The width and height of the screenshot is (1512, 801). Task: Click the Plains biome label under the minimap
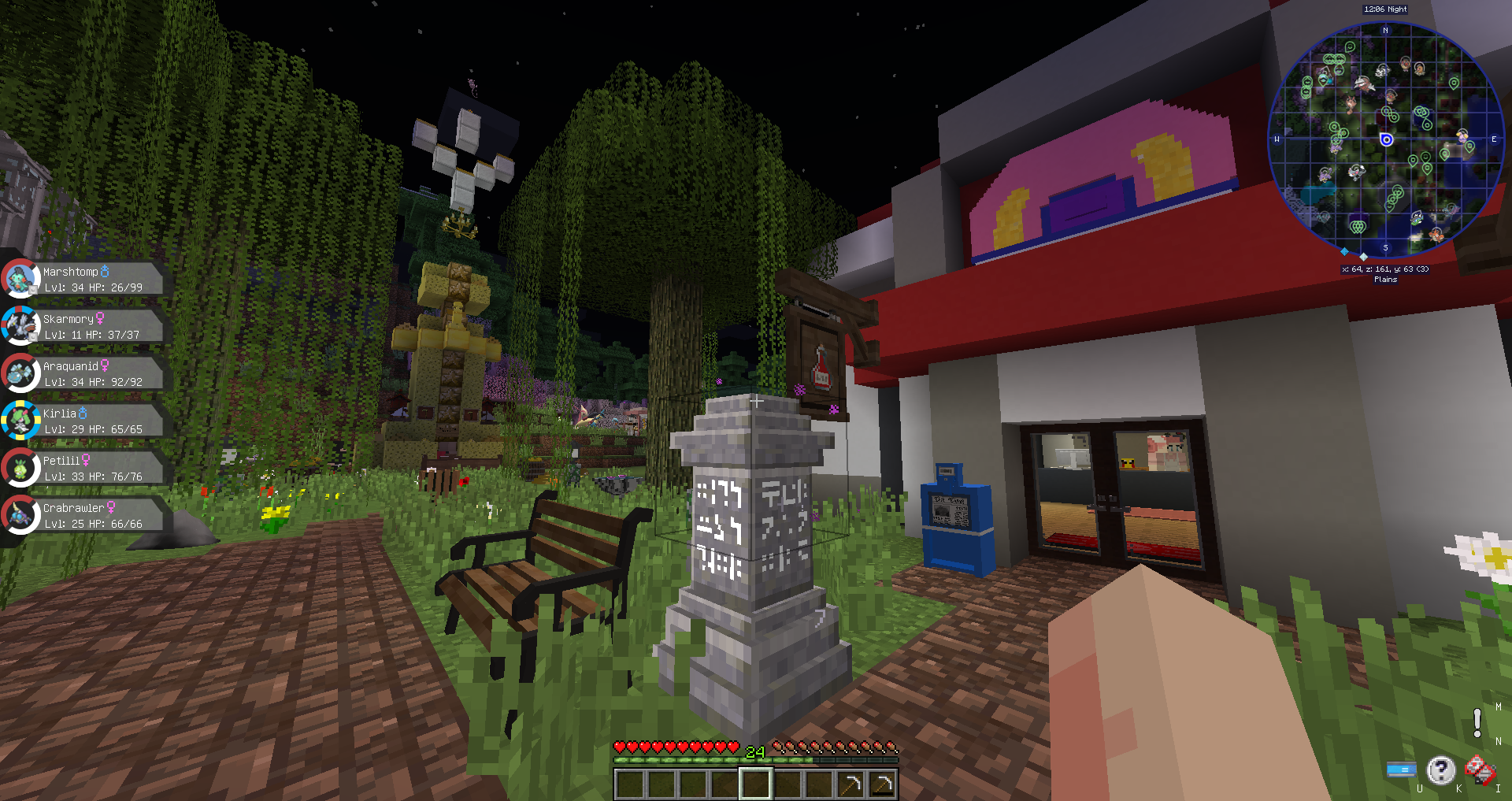coord(1386,279)
